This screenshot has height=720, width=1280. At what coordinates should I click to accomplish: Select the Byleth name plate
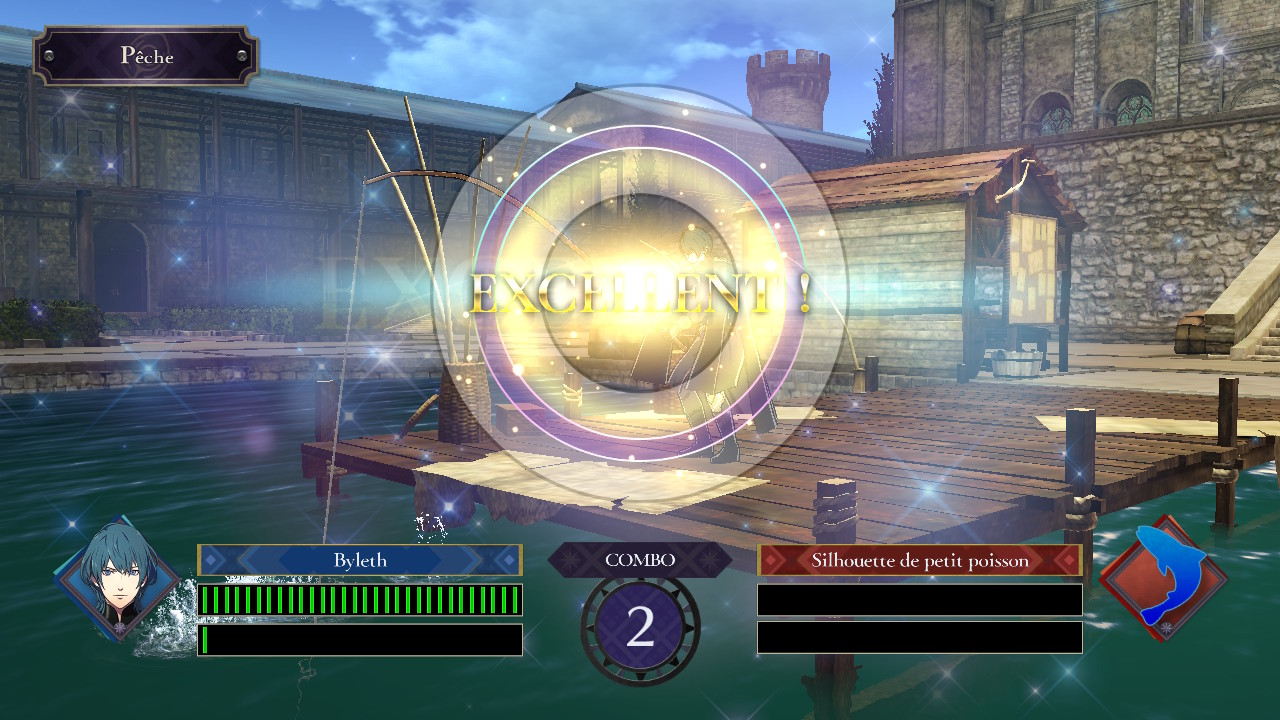coord(360,560)
